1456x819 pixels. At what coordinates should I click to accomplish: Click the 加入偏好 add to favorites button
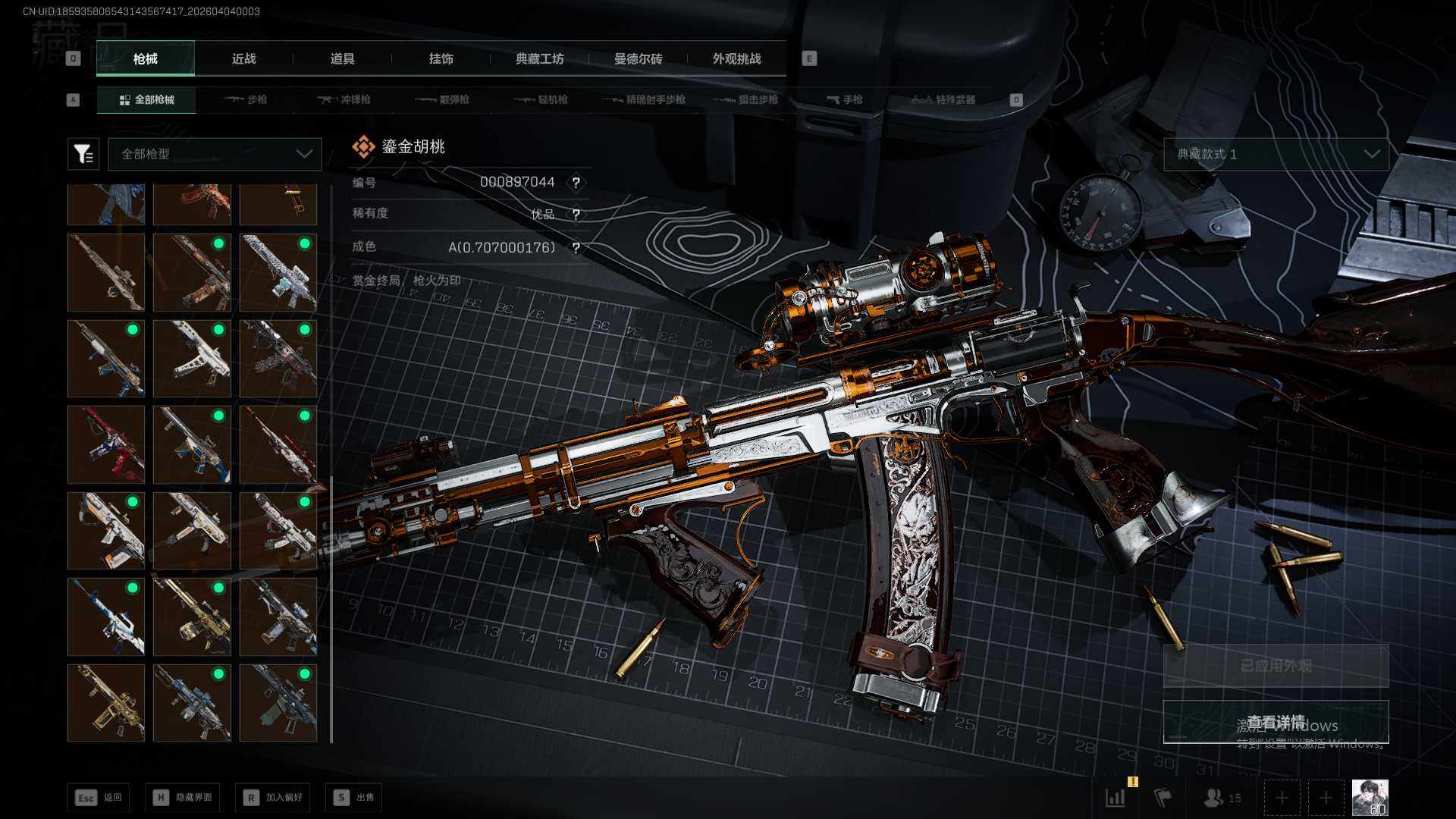pyautogui.click(x=273, y=797)
